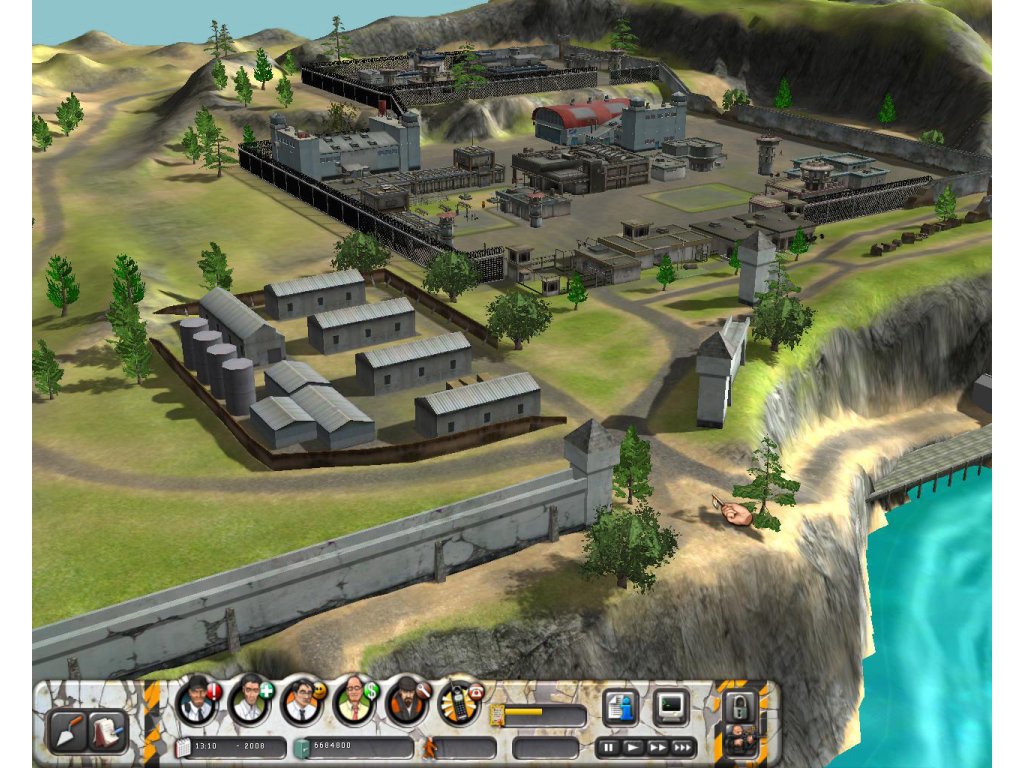
Task: Open the document information report button
Action: pos(620,708)
